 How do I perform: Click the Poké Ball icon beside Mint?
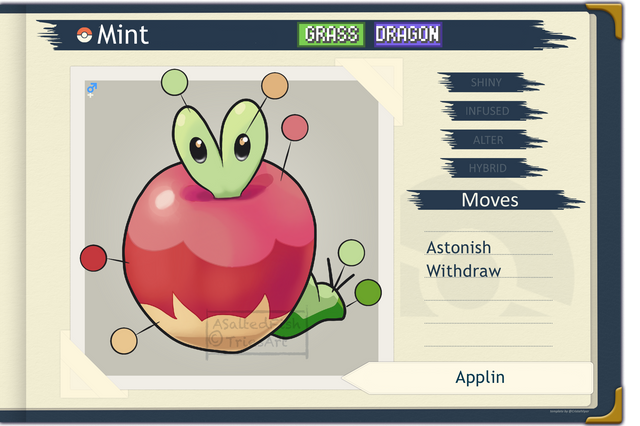click(x=84, y=36)
